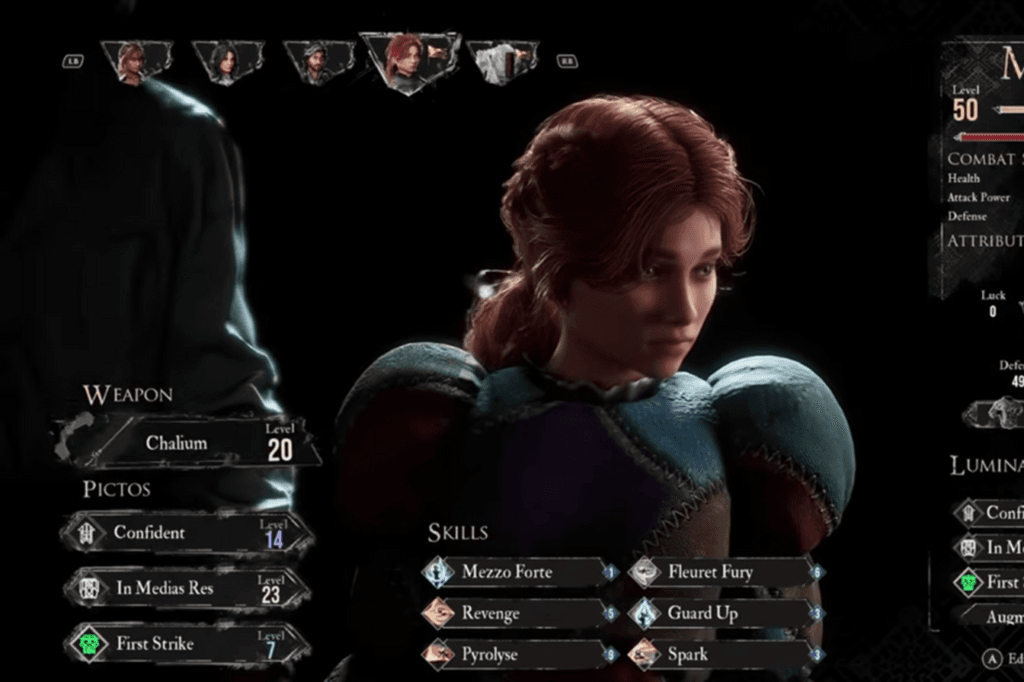Select the First Strike picto slot
Image resolution: width=1024 pixels, height=682 pixels.
(187, 643)
